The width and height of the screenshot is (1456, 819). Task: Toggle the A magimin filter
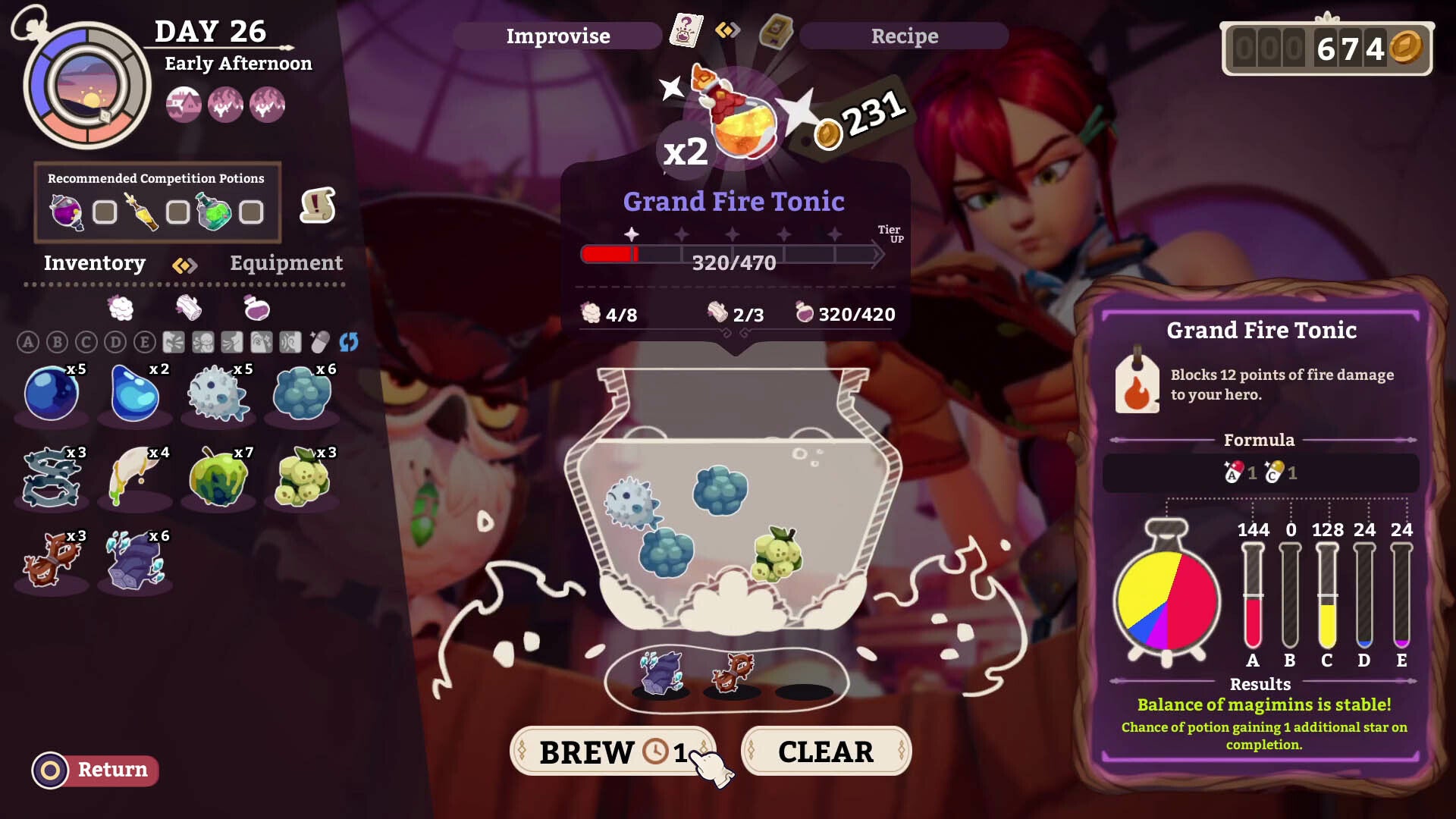[x=28, y=343]
